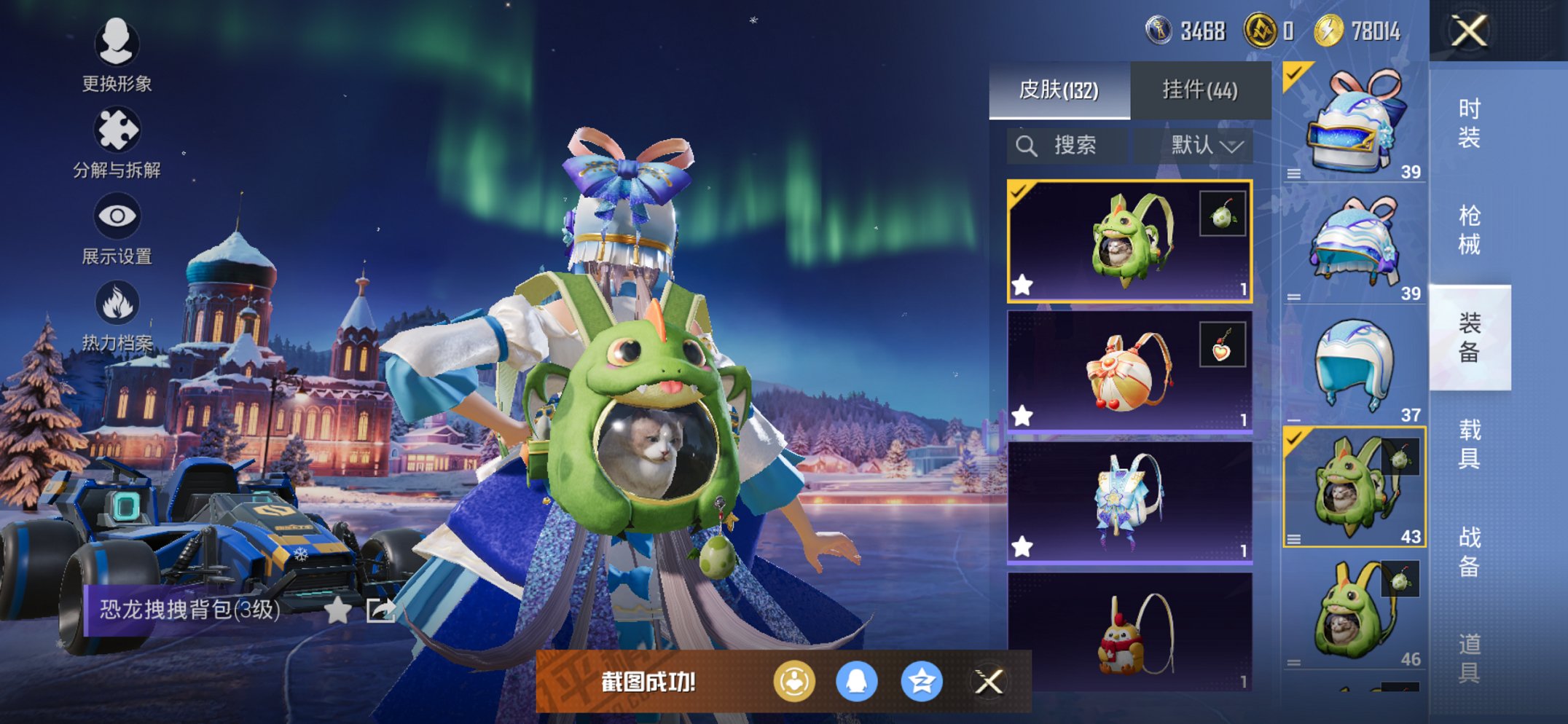
Task: Close the wardrobe screen with top-right X
Action: point(1469,31)
